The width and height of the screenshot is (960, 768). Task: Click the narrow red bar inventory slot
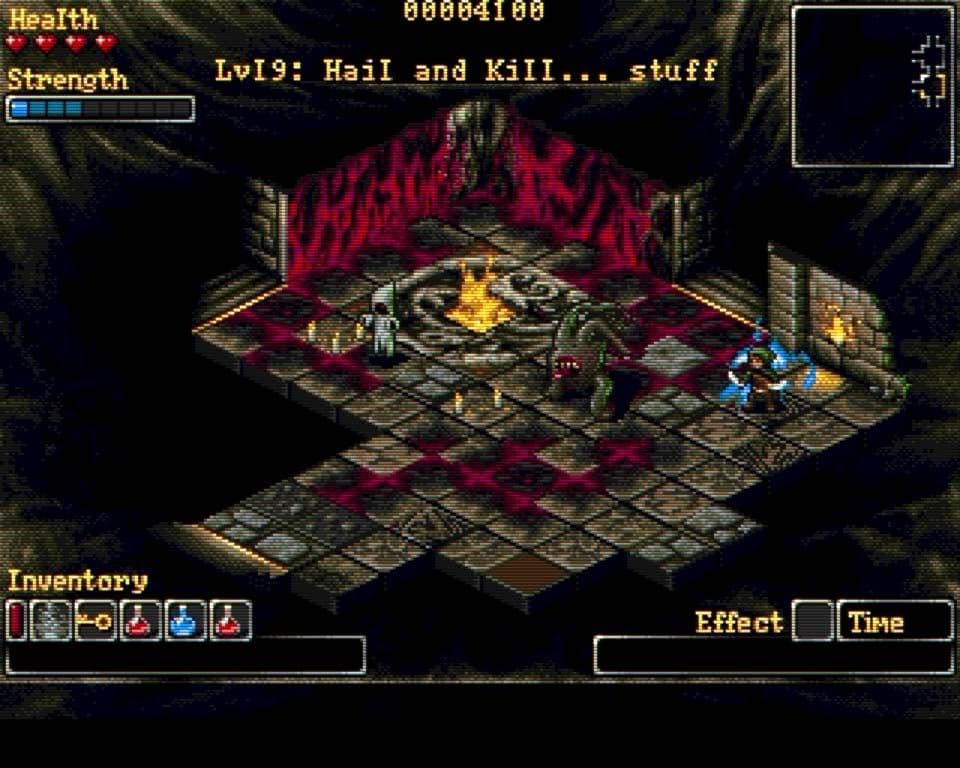point(16,621)
